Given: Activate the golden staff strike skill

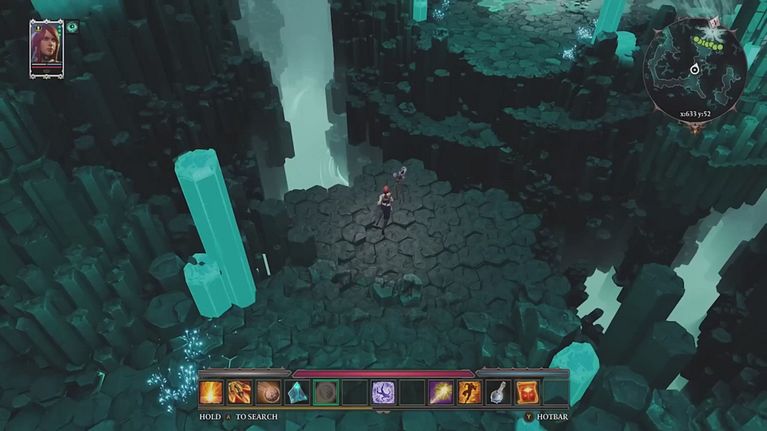Looking at the screenshot, I should click(441, 392).
